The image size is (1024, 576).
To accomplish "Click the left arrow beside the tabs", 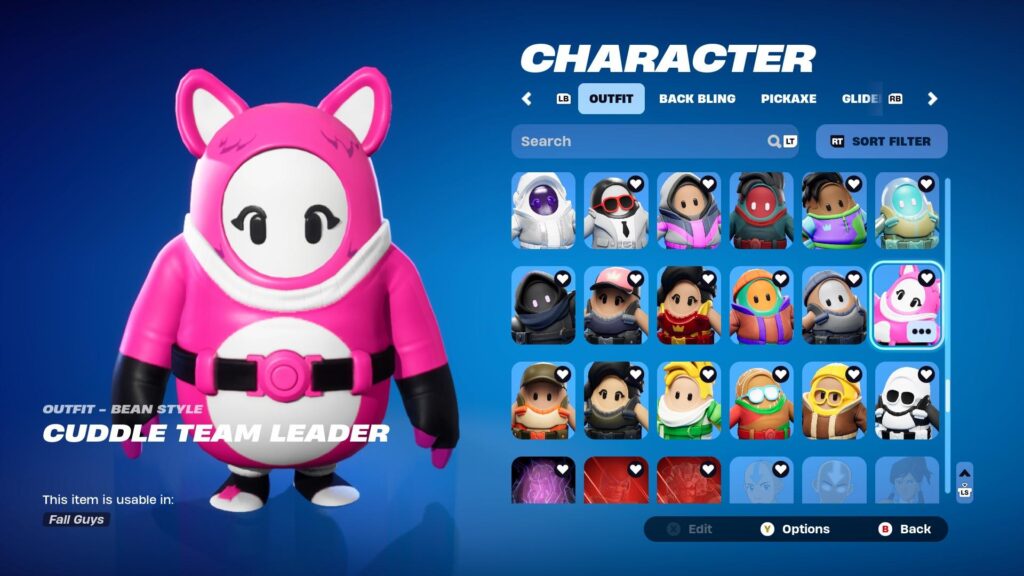I will click(527, 99).
